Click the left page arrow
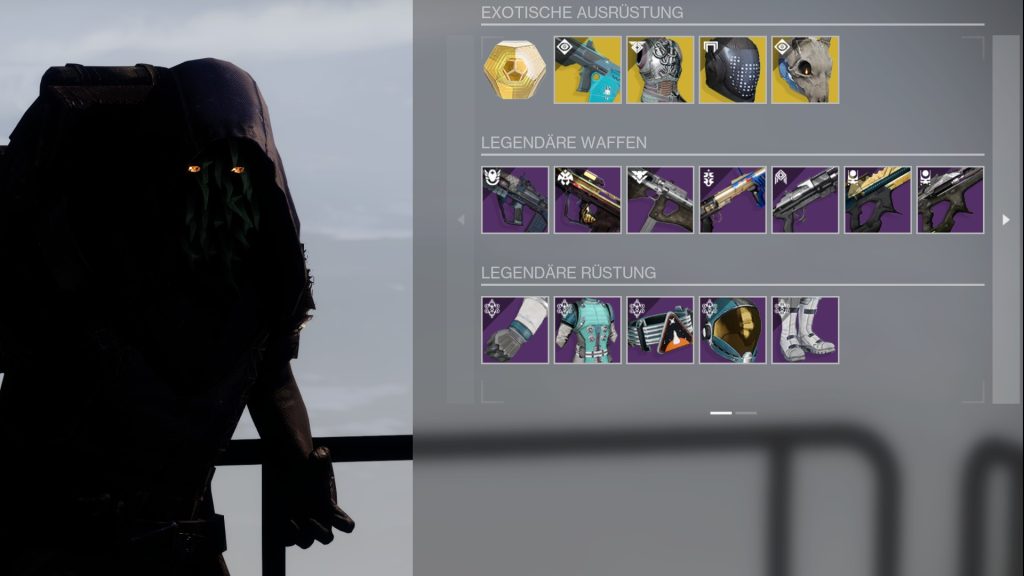The height and width of the screenshot is (576, 1024). pyautogui.click(x=461, y=220)
